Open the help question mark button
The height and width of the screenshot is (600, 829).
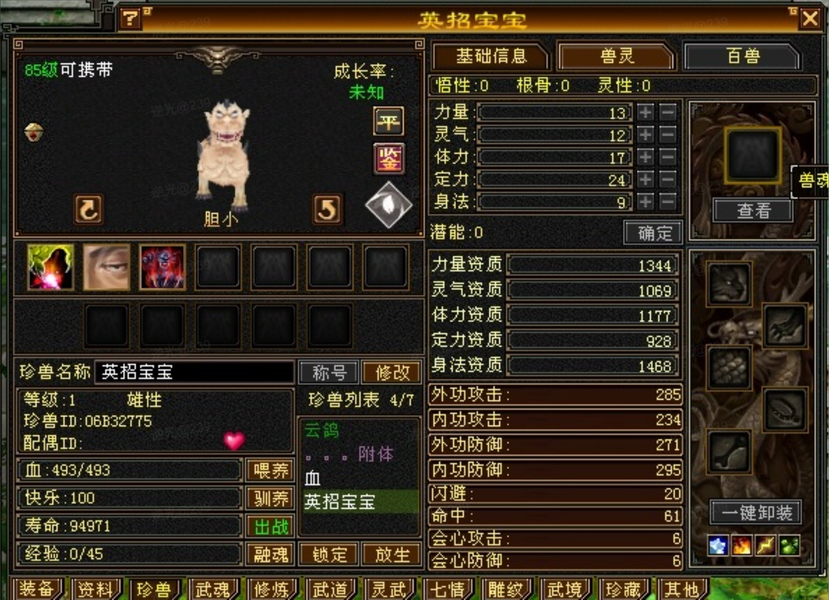point(131,18)
